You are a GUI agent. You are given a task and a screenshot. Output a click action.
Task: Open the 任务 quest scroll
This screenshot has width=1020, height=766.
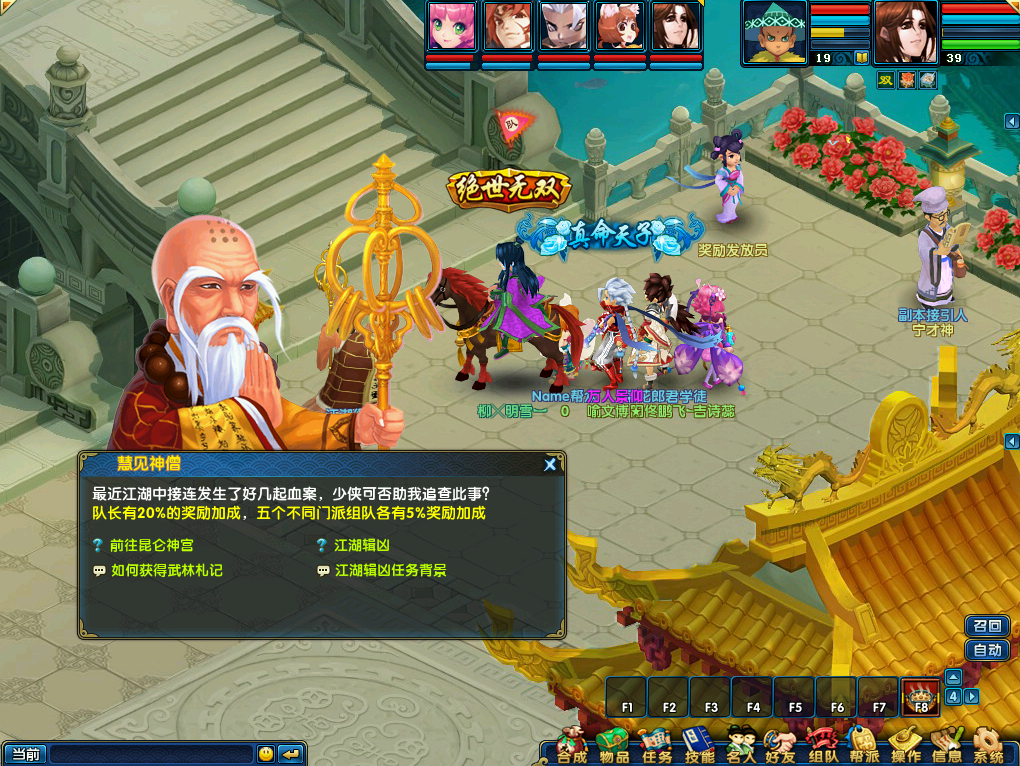(x=656, y=746)
